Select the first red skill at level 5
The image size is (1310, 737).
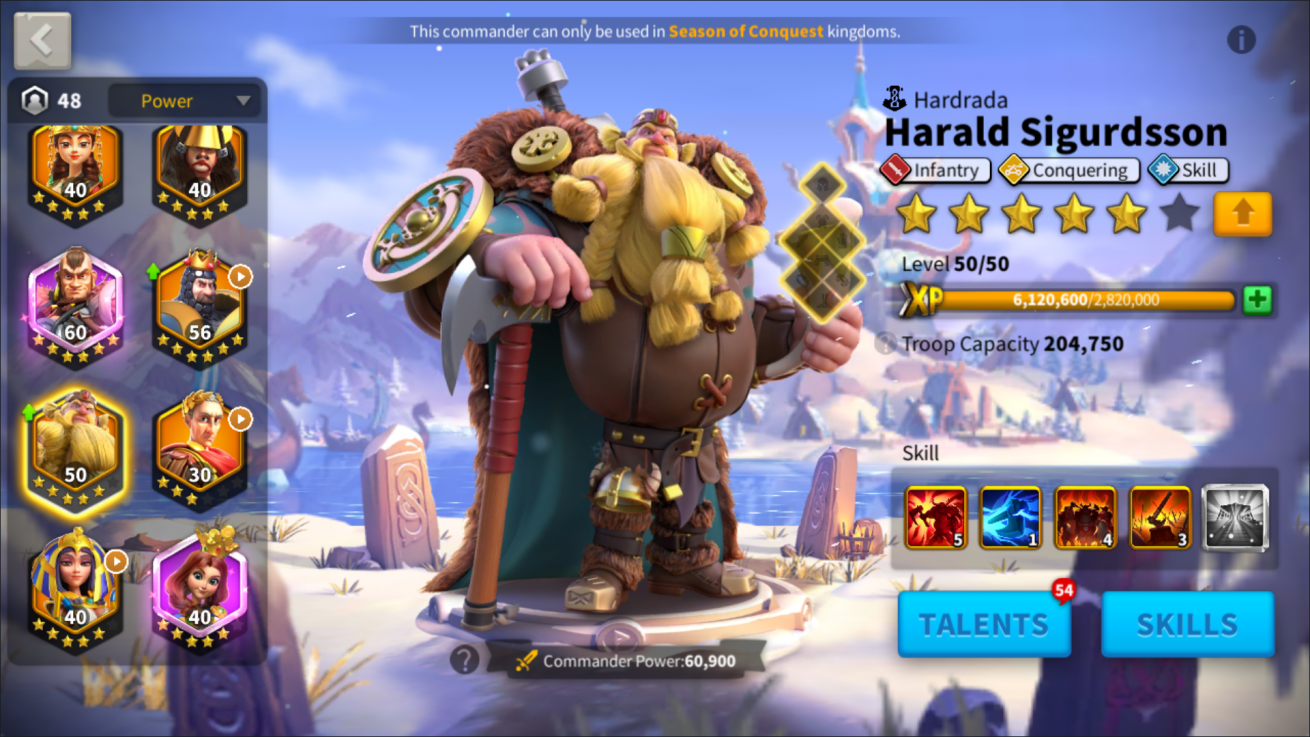coord(936,517)
